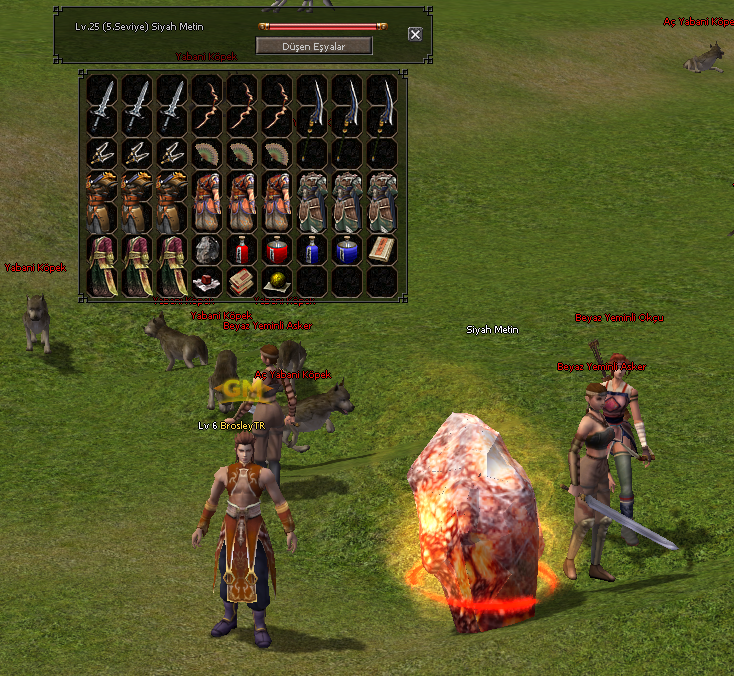Select the grey stone item
The image size is (734, 676).
coord(206,249)
